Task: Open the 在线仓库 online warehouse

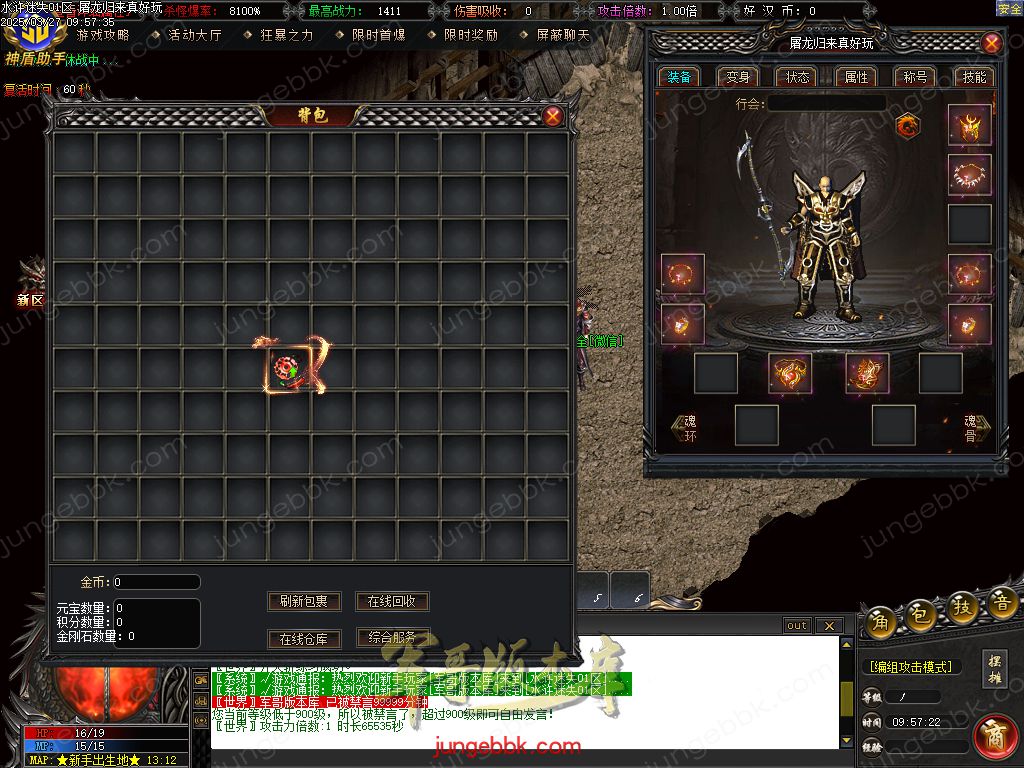Action: (304, 639)
